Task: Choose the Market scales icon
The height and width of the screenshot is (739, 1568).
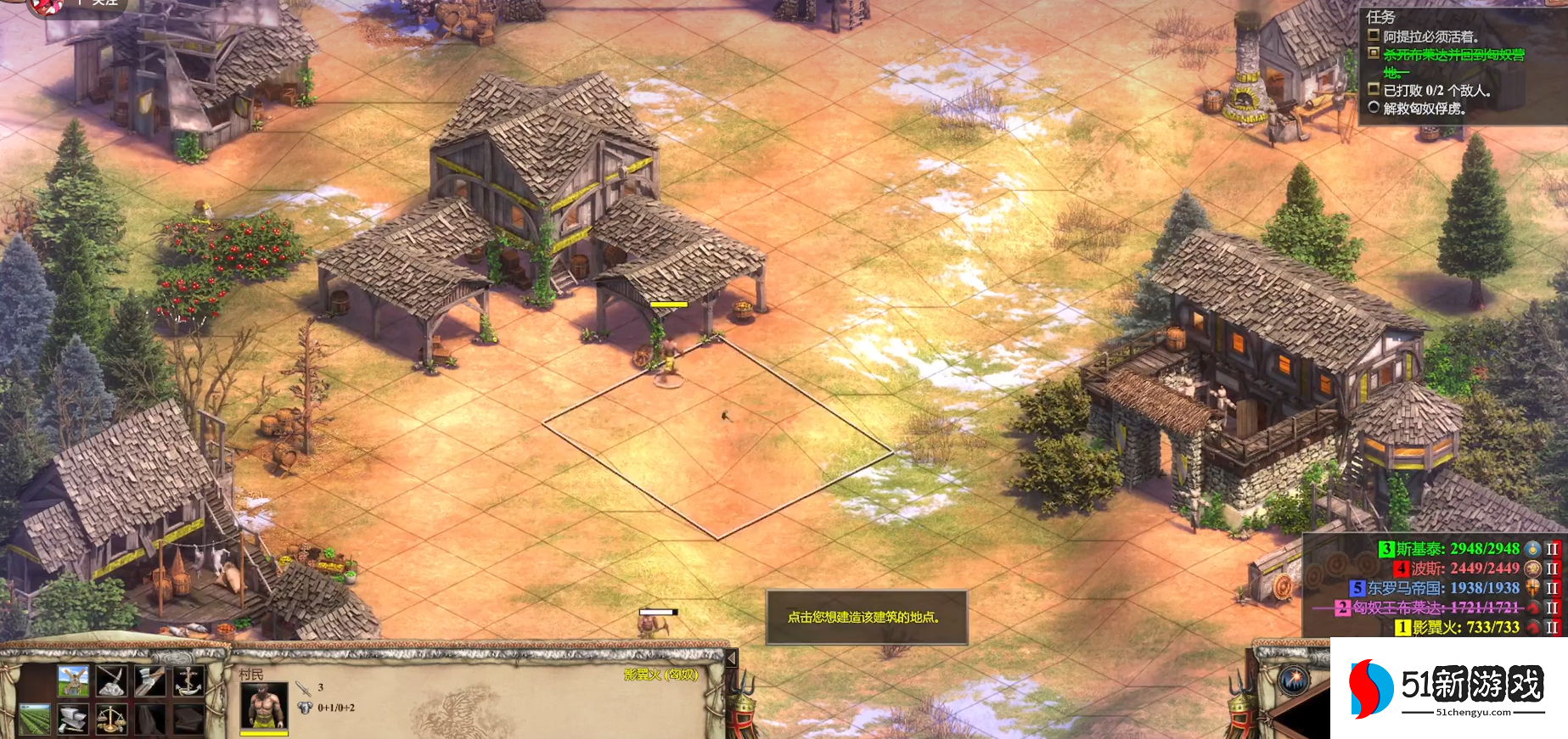Action: (111, 719)
